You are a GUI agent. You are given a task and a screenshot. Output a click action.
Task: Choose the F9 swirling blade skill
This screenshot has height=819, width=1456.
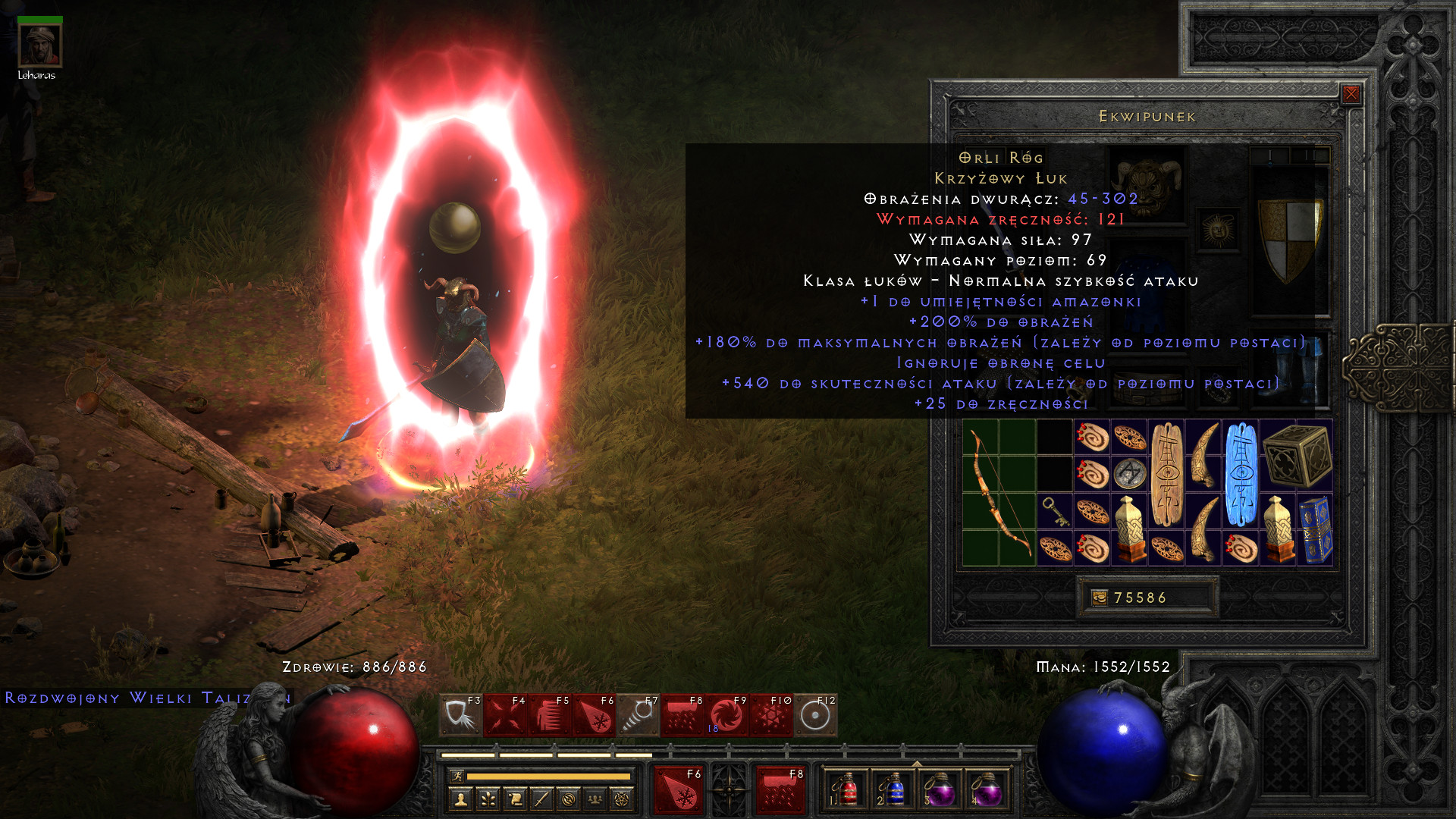726,715
